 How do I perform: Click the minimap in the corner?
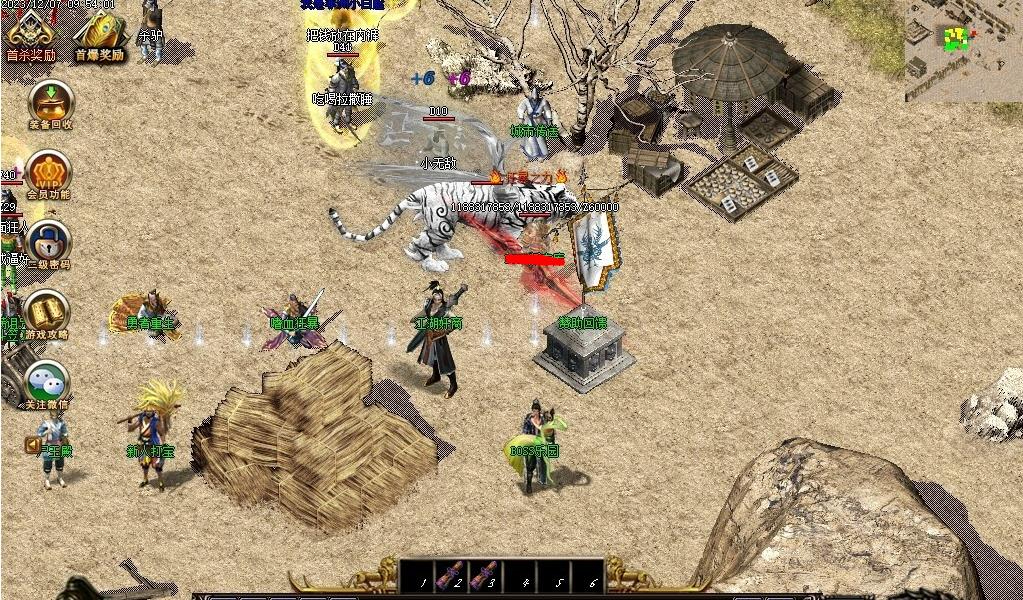tap(963, 50)
